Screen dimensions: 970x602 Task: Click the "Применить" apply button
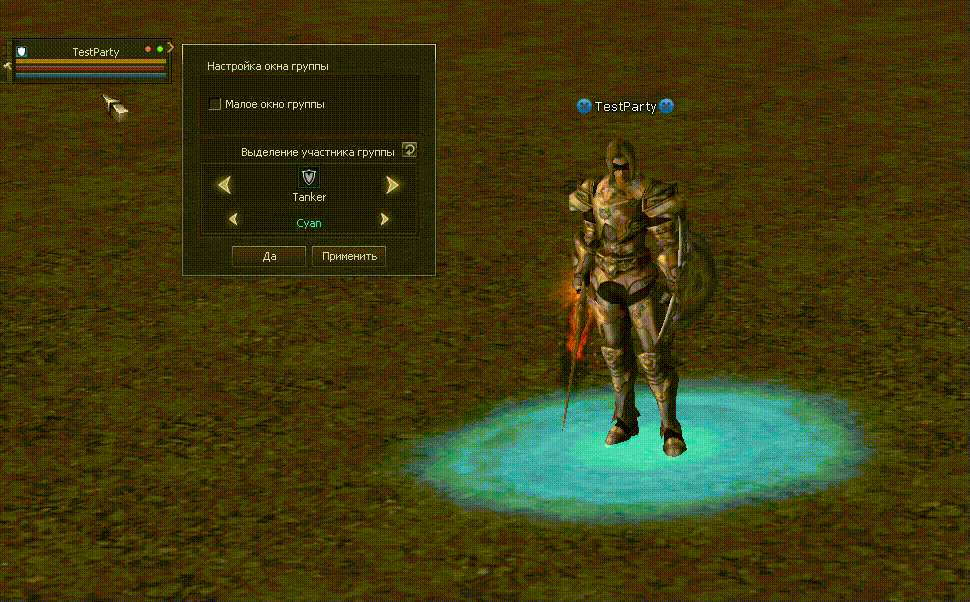[x=349, y=256]
